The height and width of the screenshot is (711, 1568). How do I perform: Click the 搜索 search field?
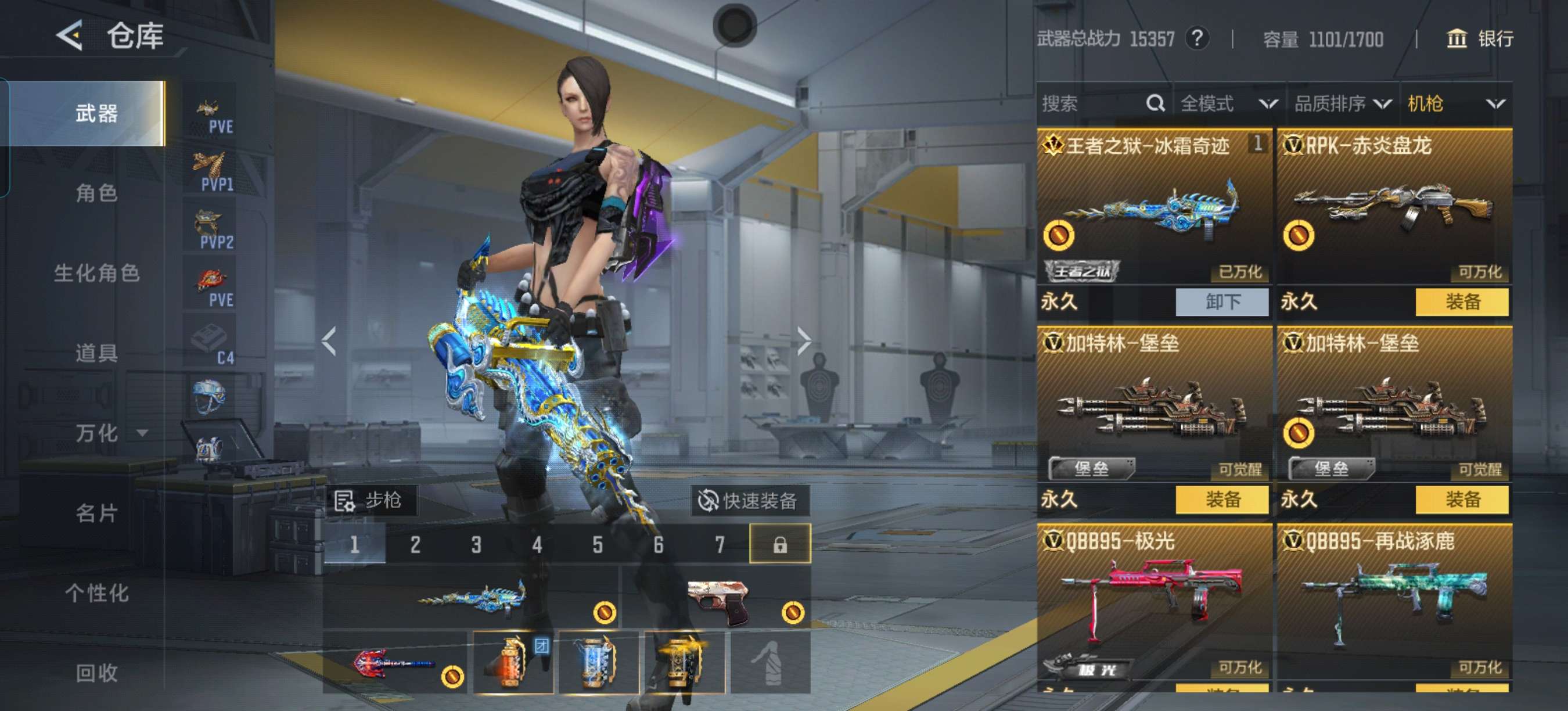(1089, 103)
